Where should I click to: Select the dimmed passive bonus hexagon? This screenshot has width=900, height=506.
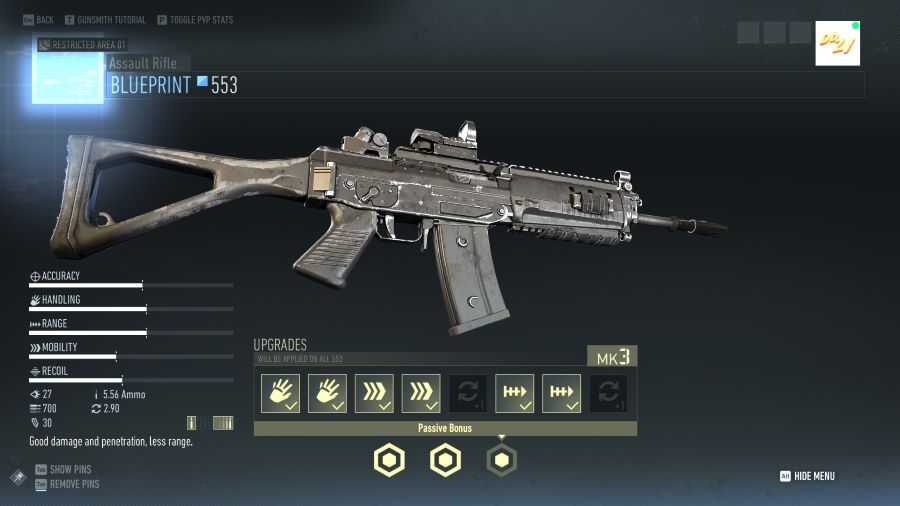coord(502,460)
